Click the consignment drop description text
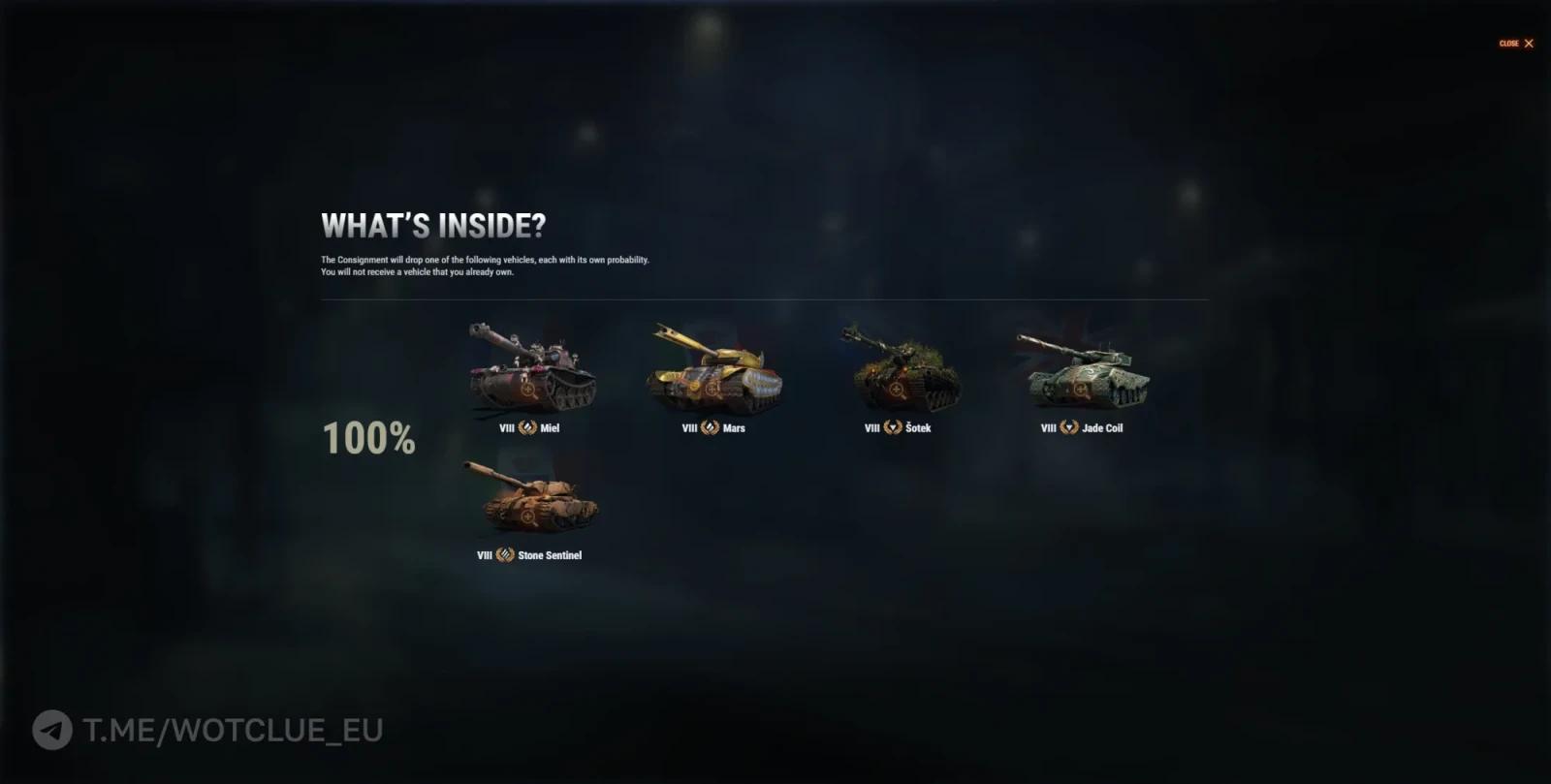This screenshot has height=784, width=1551. (x=485, y=267)
